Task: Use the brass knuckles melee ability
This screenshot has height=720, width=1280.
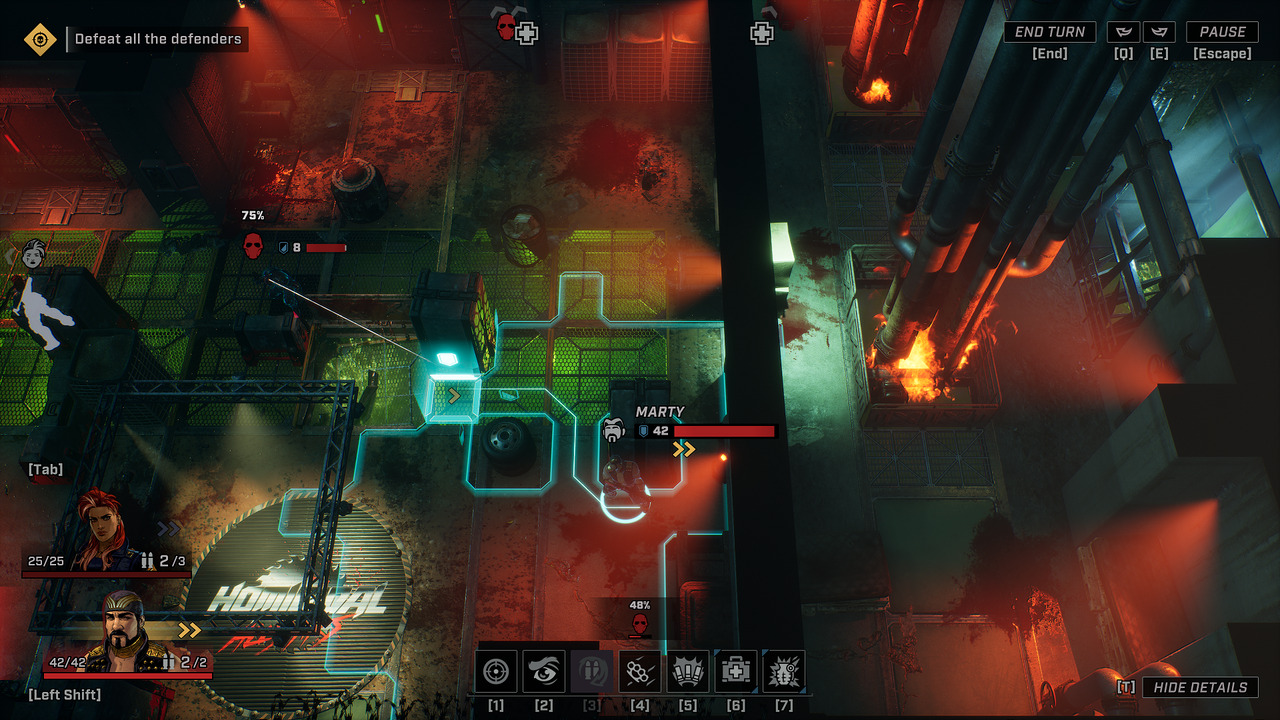Action: coord(640,671)
